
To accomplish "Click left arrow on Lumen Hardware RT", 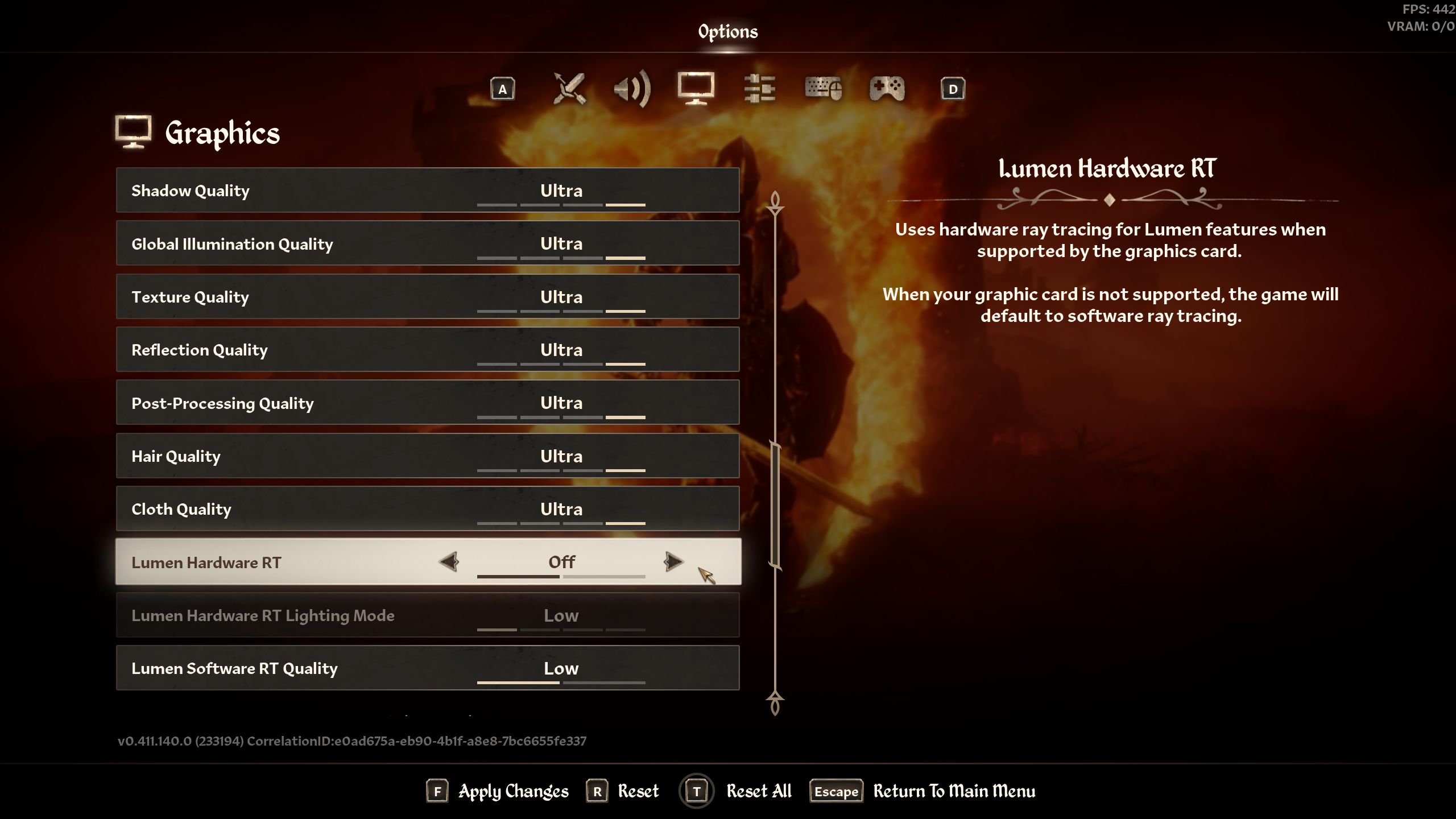I will click(449, 562).
